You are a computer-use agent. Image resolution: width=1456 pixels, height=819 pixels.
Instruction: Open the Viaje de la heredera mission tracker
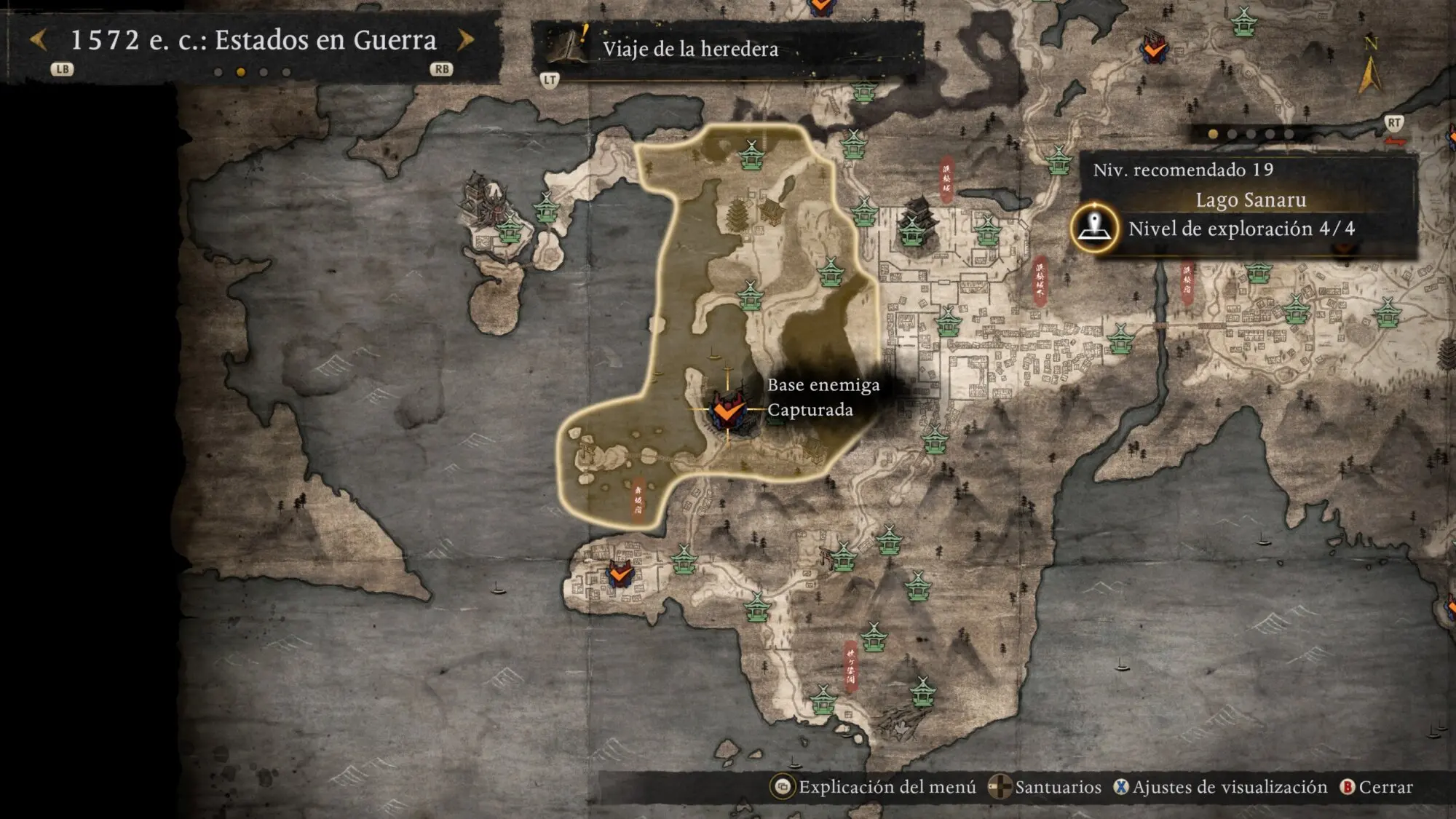(689, 49)
